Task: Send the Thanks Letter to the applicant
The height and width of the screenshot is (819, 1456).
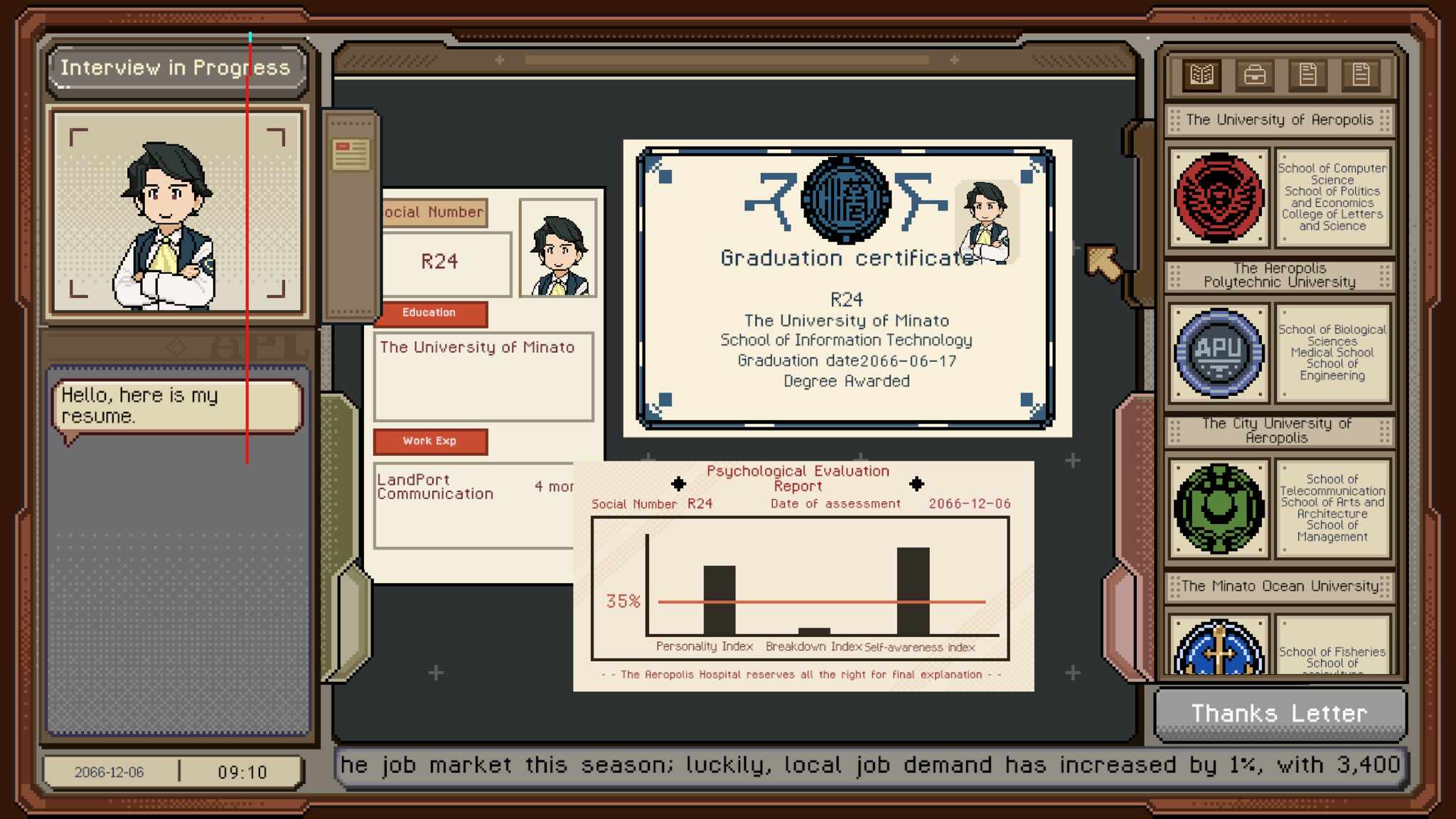Action: point(1280,713)
